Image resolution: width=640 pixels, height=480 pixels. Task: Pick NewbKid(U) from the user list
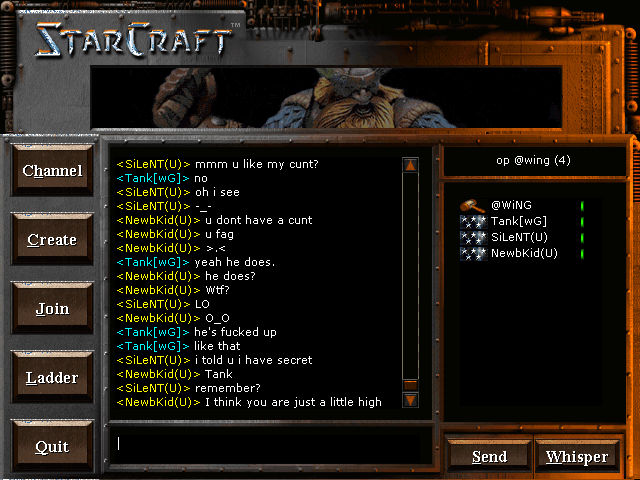523,253
